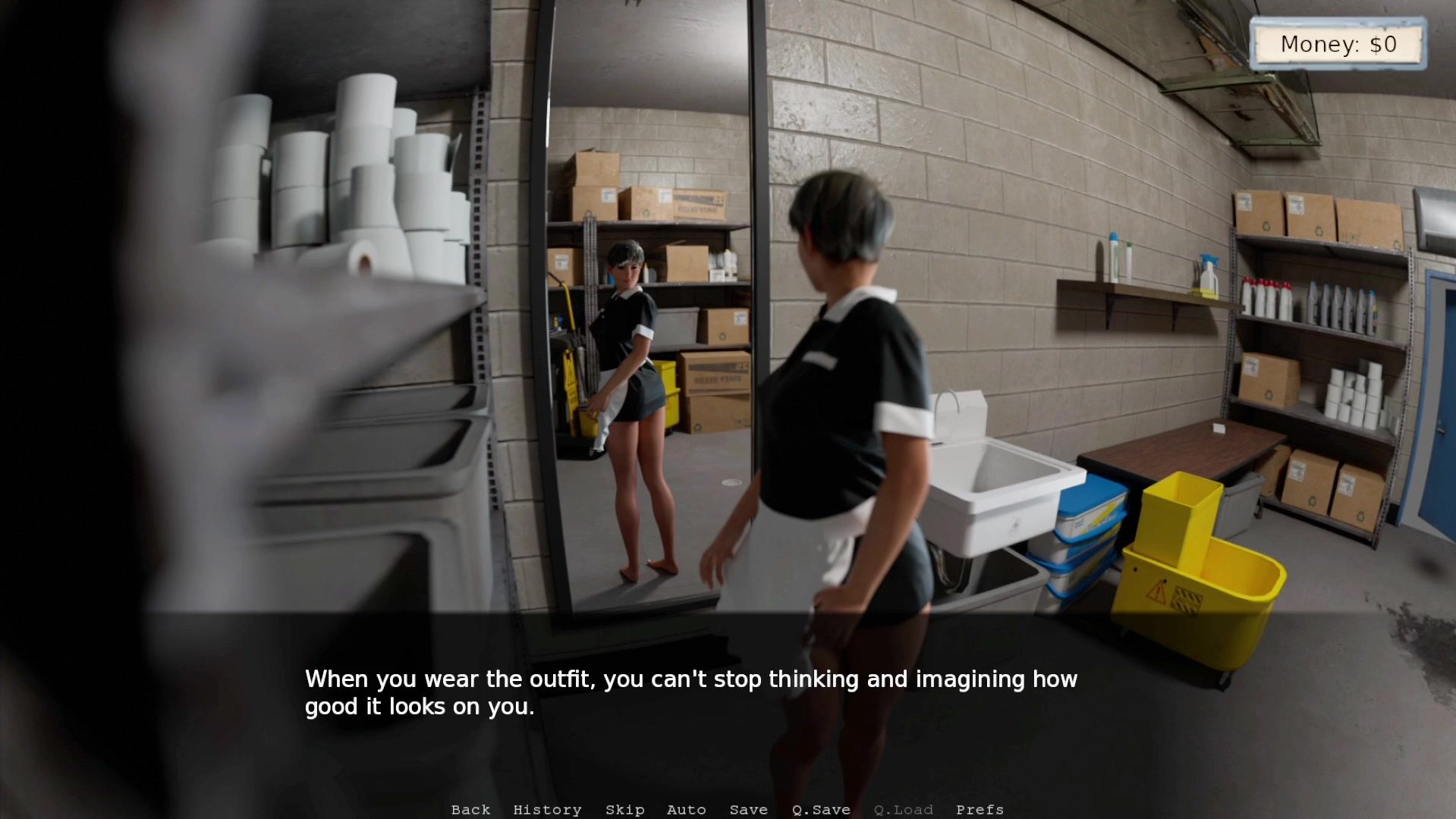Go Back to the previous line

click(470, 810)
